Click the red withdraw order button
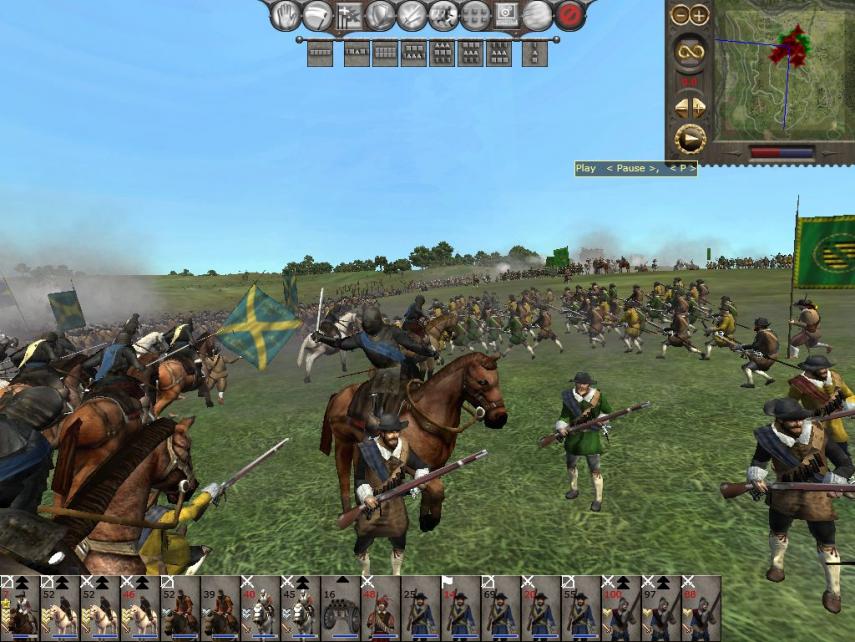This screenshot has height=642, width=855. pos(570,15)
